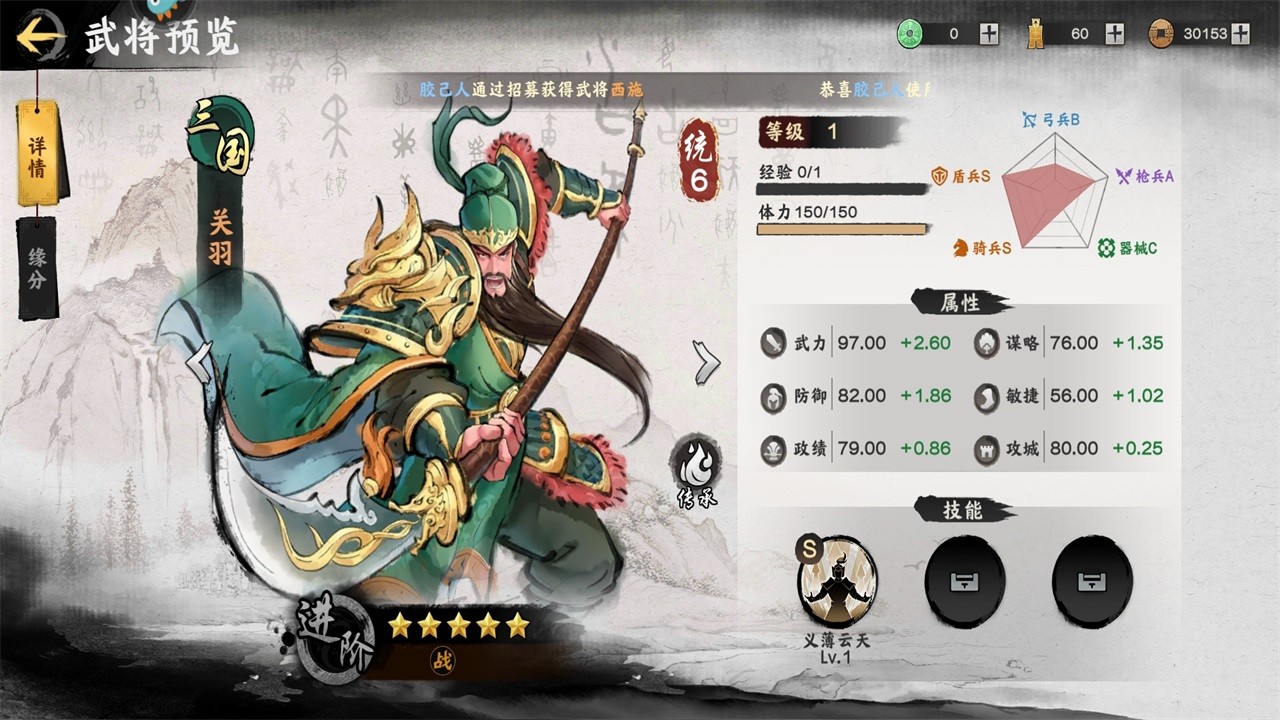This screenshot has height=720, width=1280.
Task: Add more copper coins via plus button
Action: pyautogui.click(x=1240, y=34)
